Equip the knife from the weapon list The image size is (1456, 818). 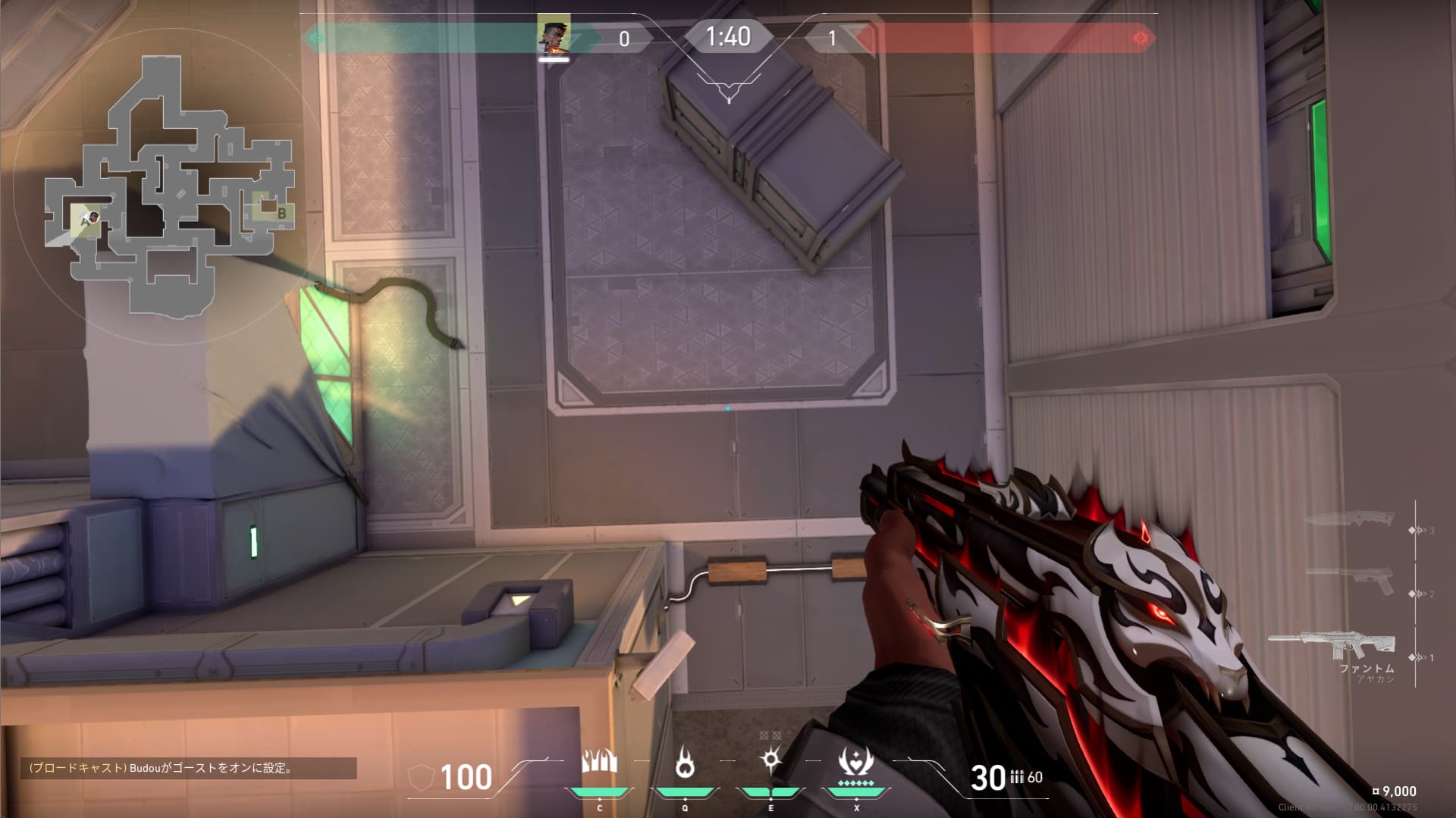(1350, 520)
